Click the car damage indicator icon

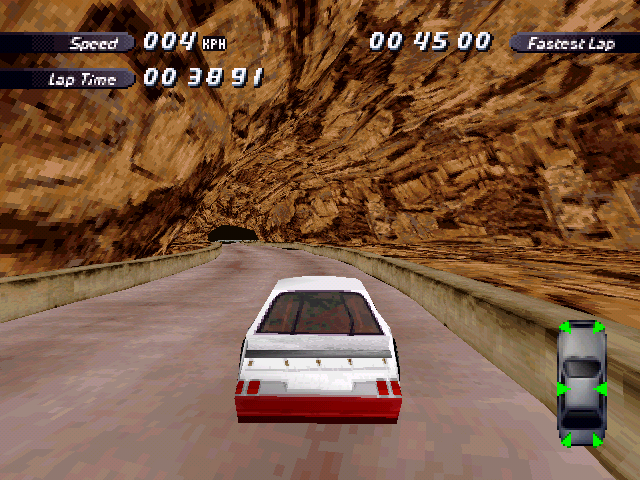(x=581, y=383)
